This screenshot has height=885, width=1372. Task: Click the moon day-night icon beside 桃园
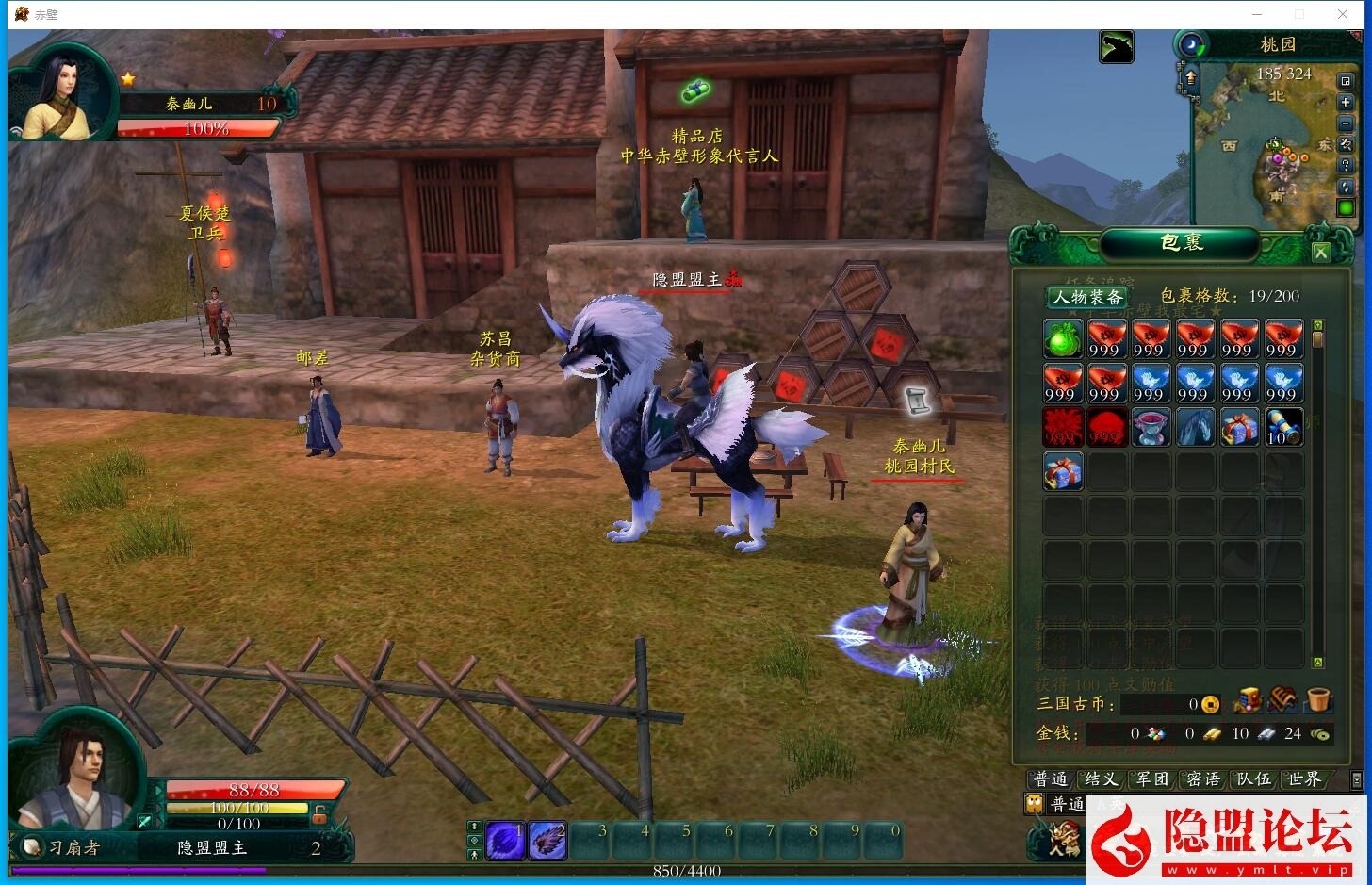(1192, 44)
